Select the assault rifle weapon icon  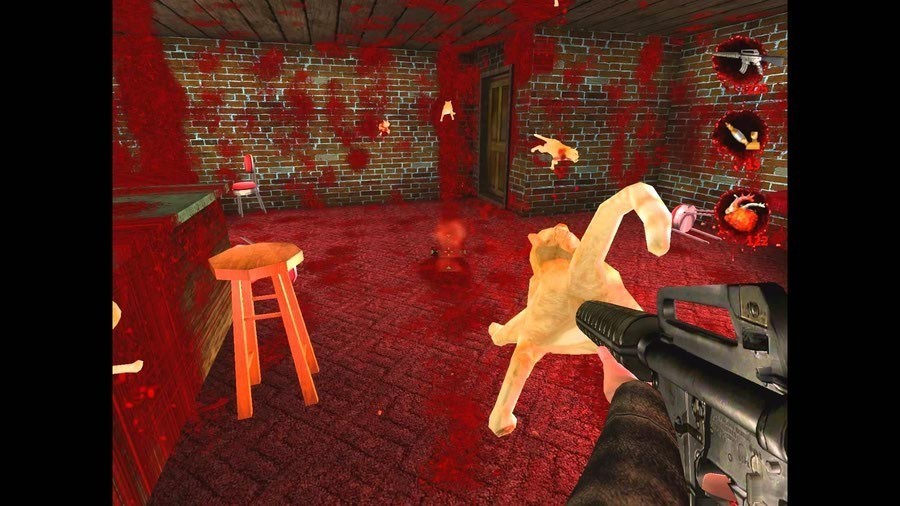coord(740,61)
